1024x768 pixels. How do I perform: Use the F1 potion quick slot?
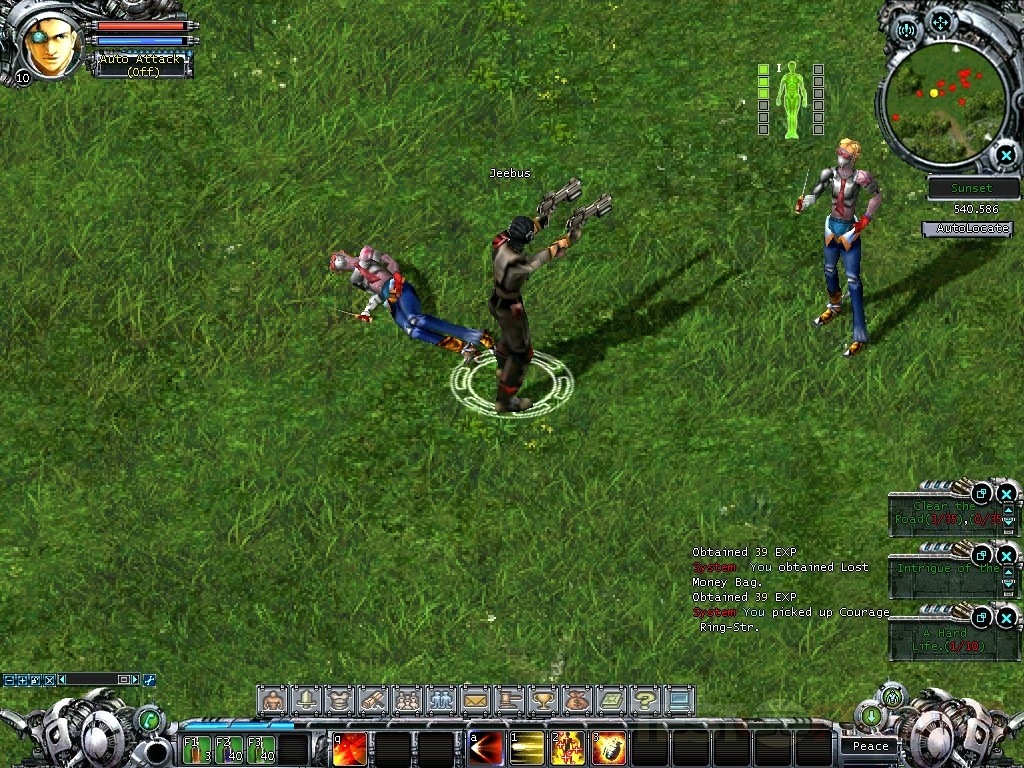tap(197, 749)
